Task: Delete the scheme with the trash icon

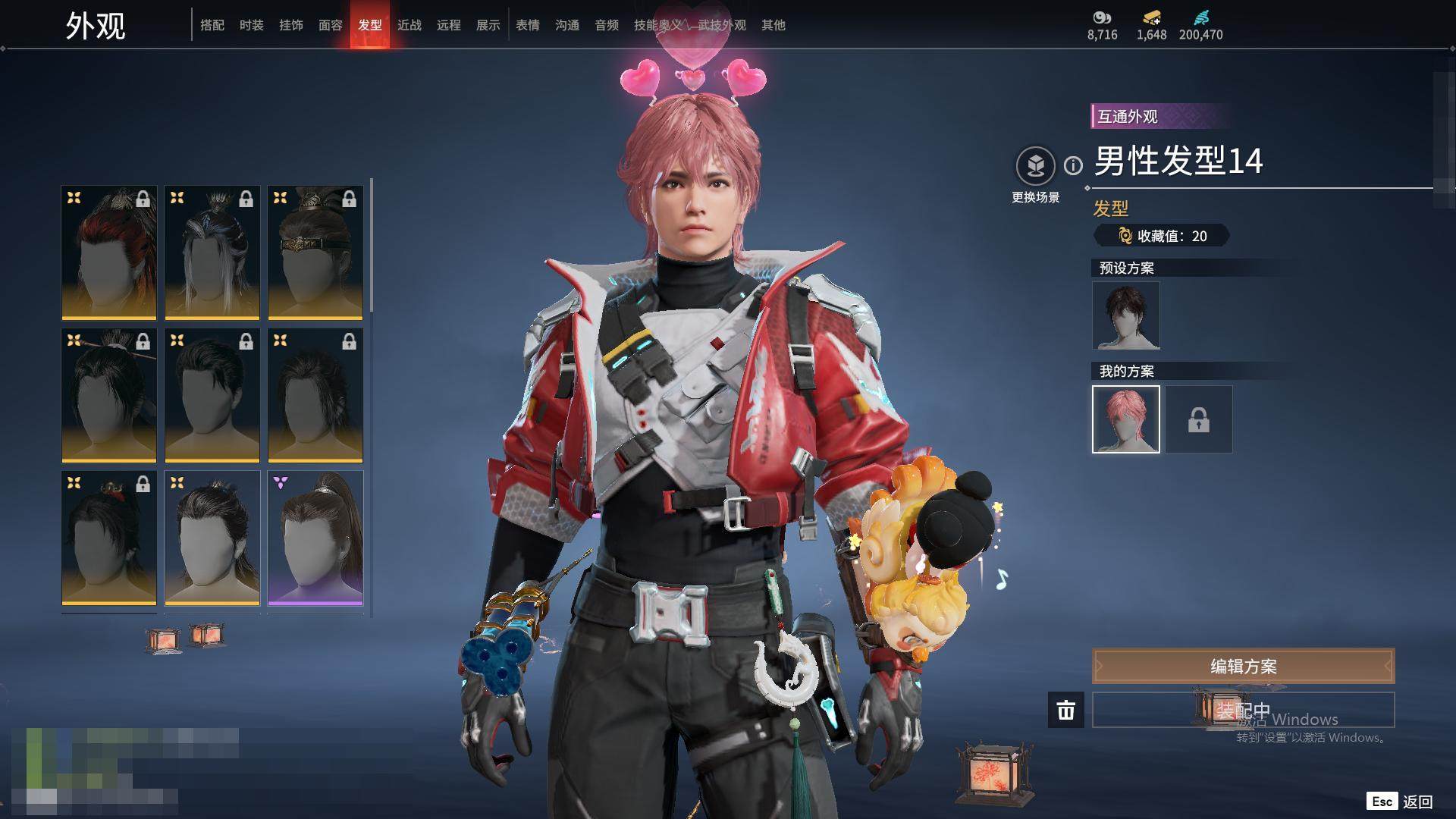Action: point(1066,710)
